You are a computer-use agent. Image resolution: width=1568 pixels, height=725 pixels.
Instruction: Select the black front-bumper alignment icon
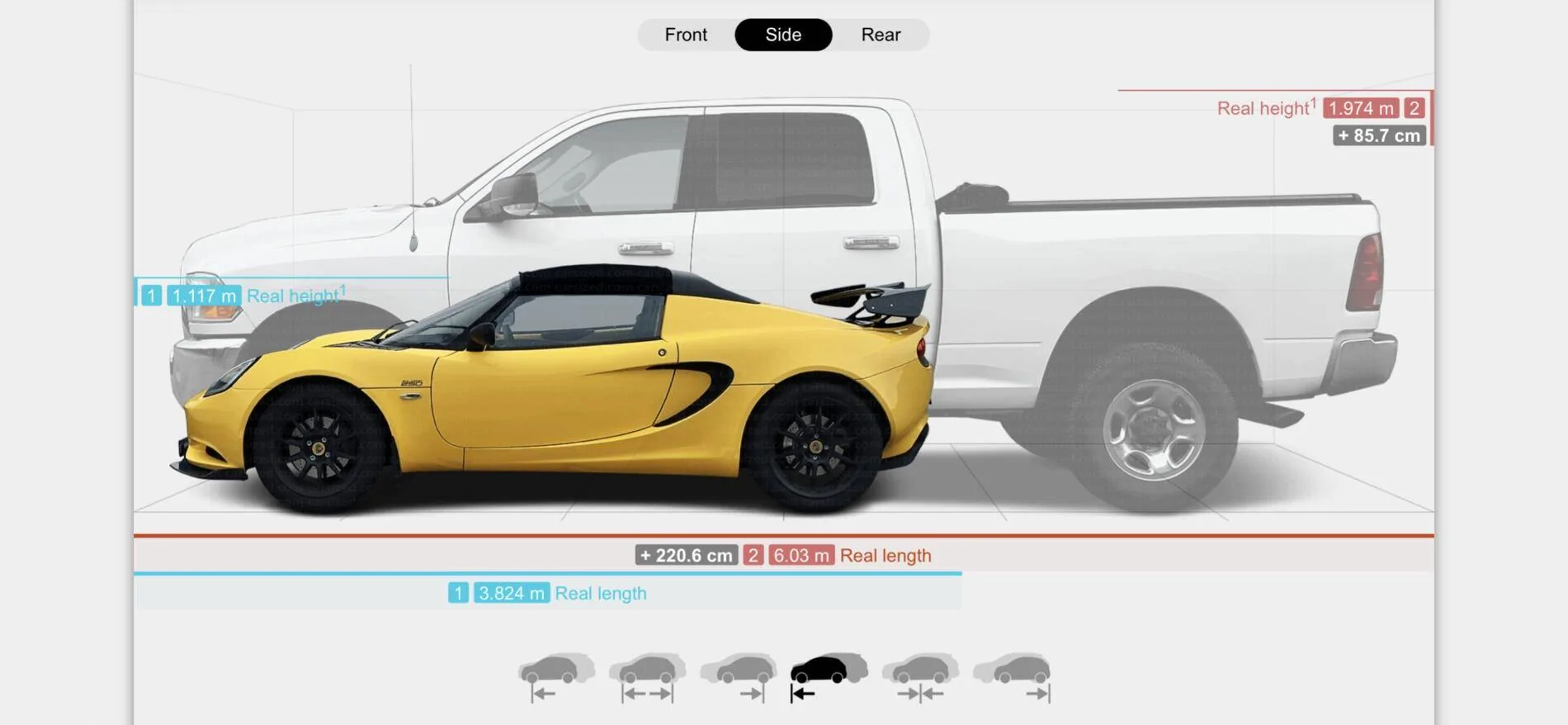click(829, 678)
